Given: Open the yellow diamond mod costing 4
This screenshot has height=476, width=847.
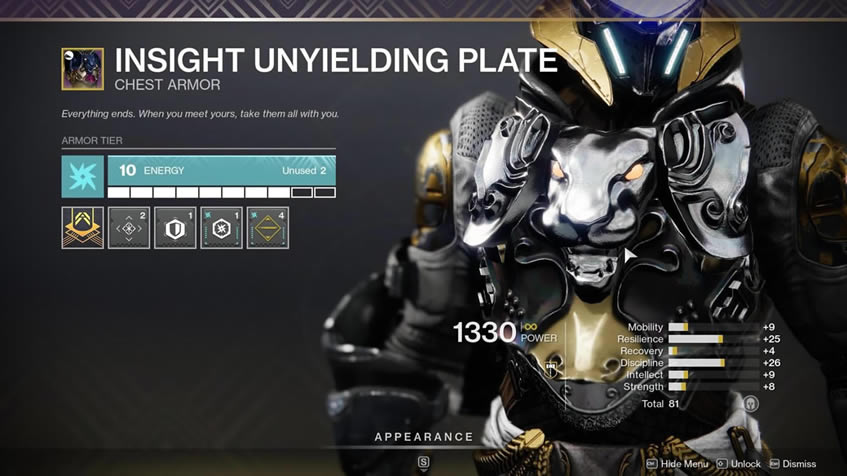Looking at the screenshot, I should pyautogui.click(x=267, y=228).
